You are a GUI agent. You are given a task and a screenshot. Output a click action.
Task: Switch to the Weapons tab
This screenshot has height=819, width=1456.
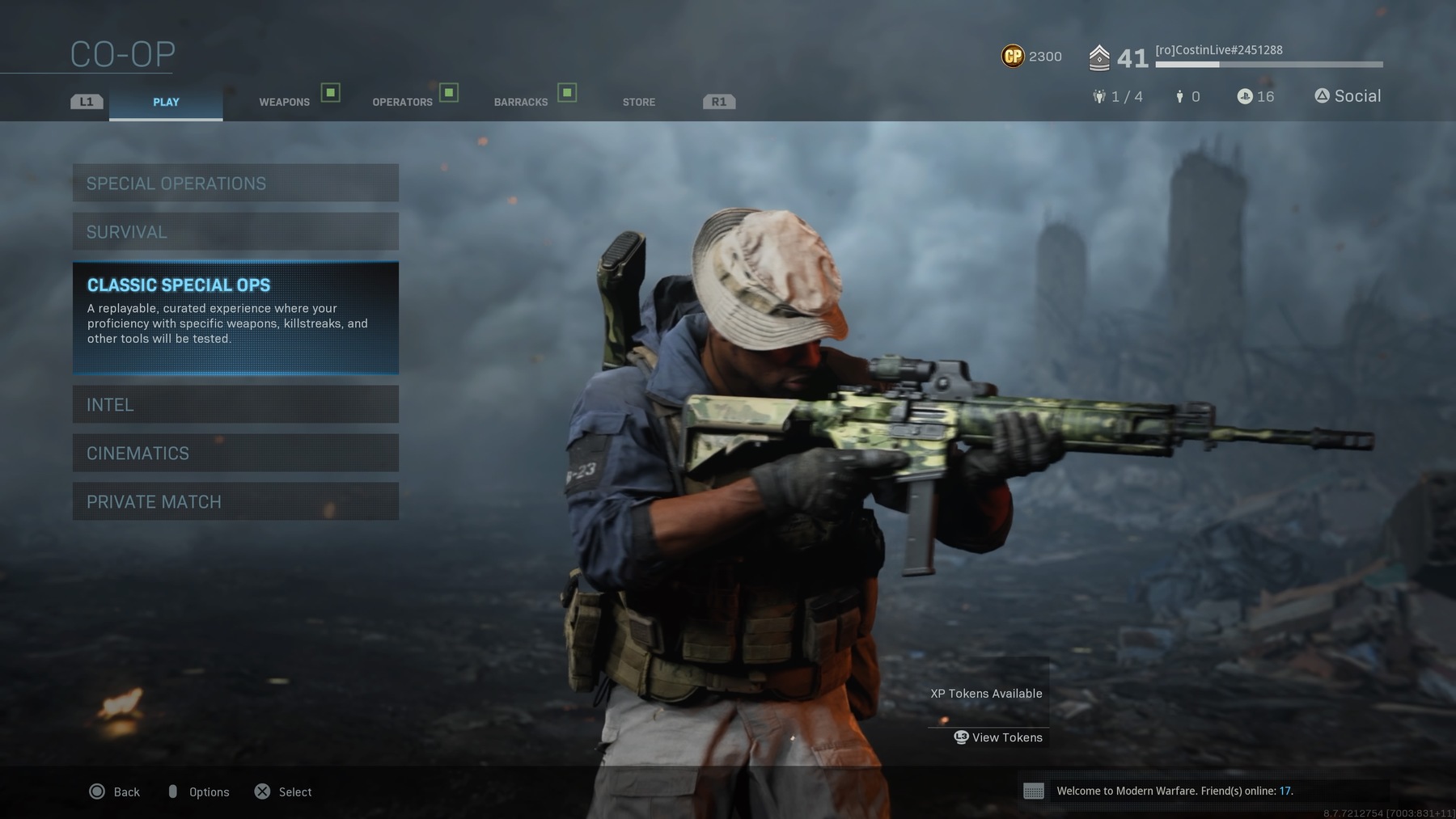coord(285,102)
